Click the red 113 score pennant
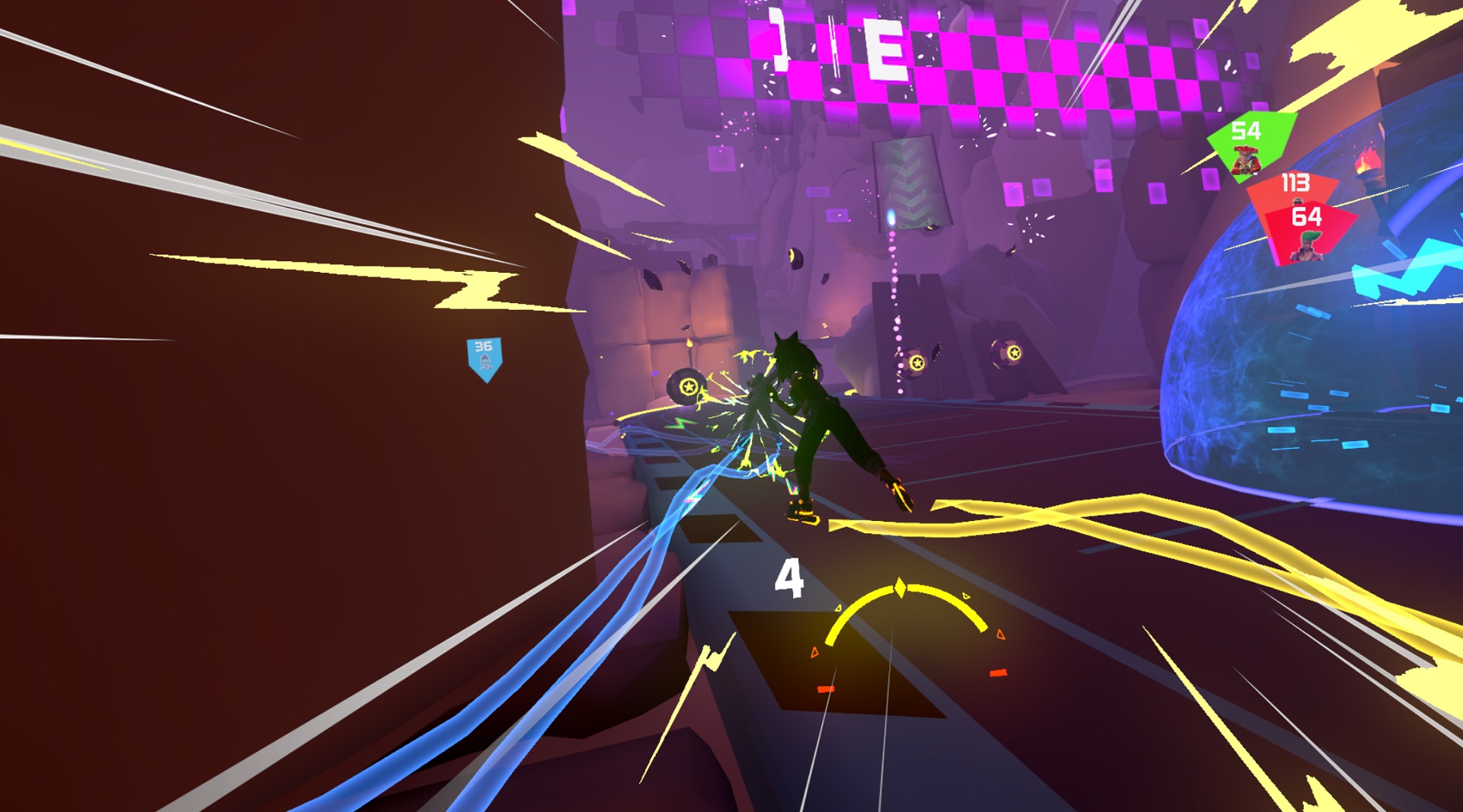This screenshot has width=1463, height=812. click(x=1295, y=182)
